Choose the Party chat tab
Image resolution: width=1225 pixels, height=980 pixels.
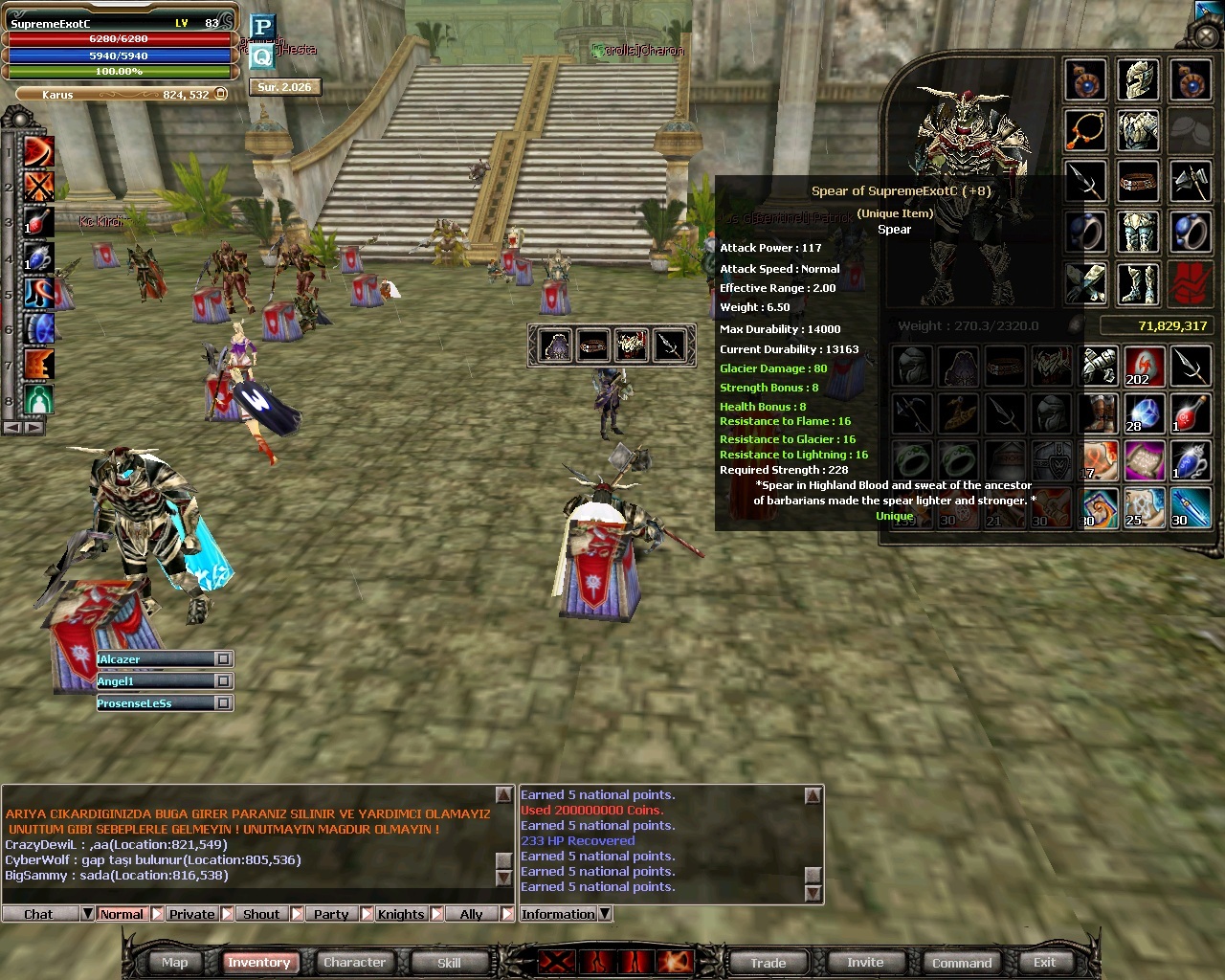pos(331,914)
